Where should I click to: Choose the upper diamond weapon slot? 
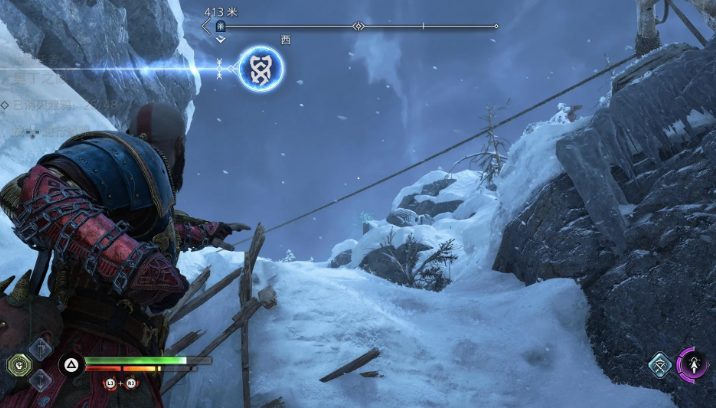coord(40,348)
